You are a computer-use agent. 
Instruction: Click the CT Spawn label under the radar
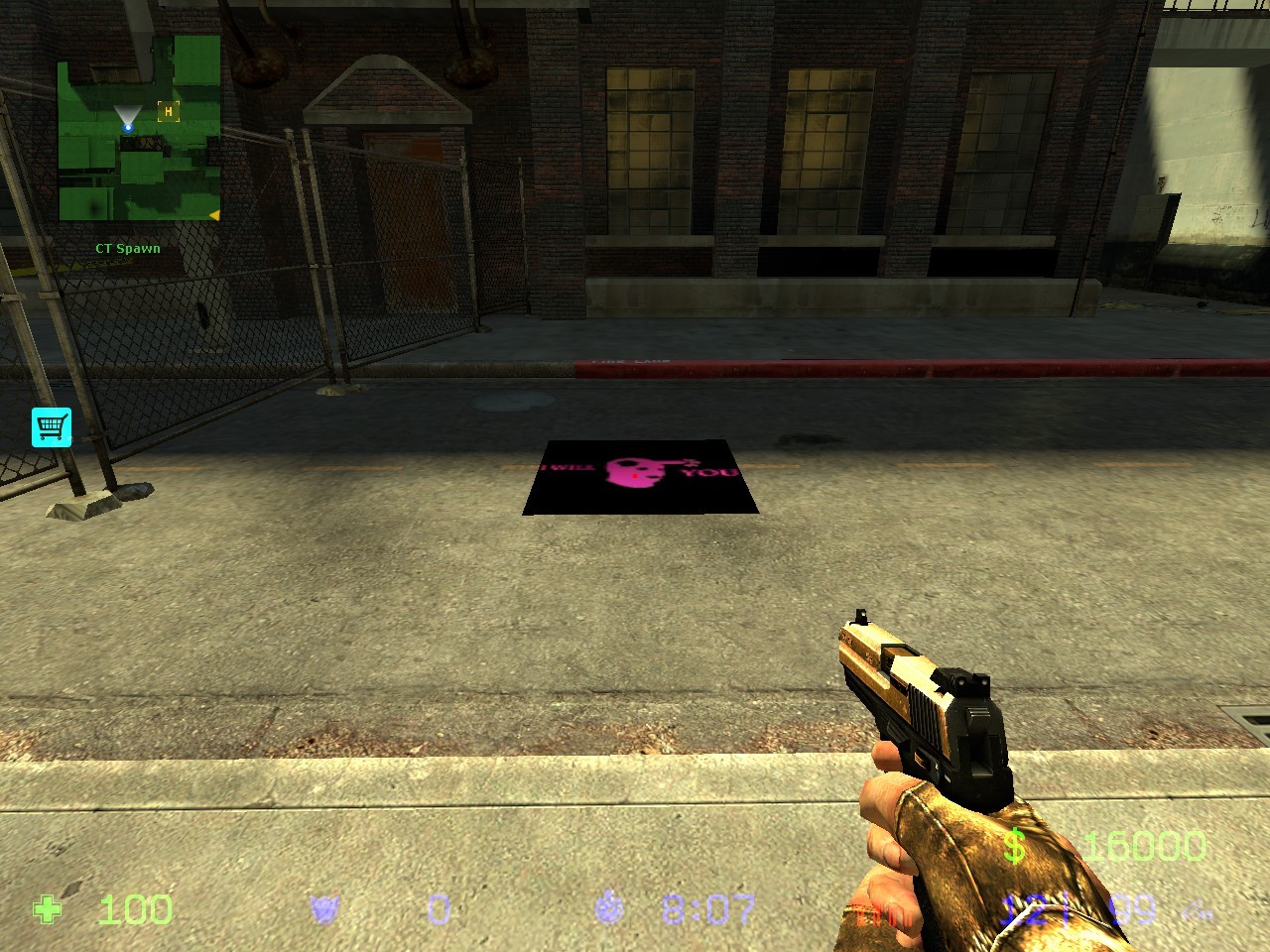tap(127, 248)
